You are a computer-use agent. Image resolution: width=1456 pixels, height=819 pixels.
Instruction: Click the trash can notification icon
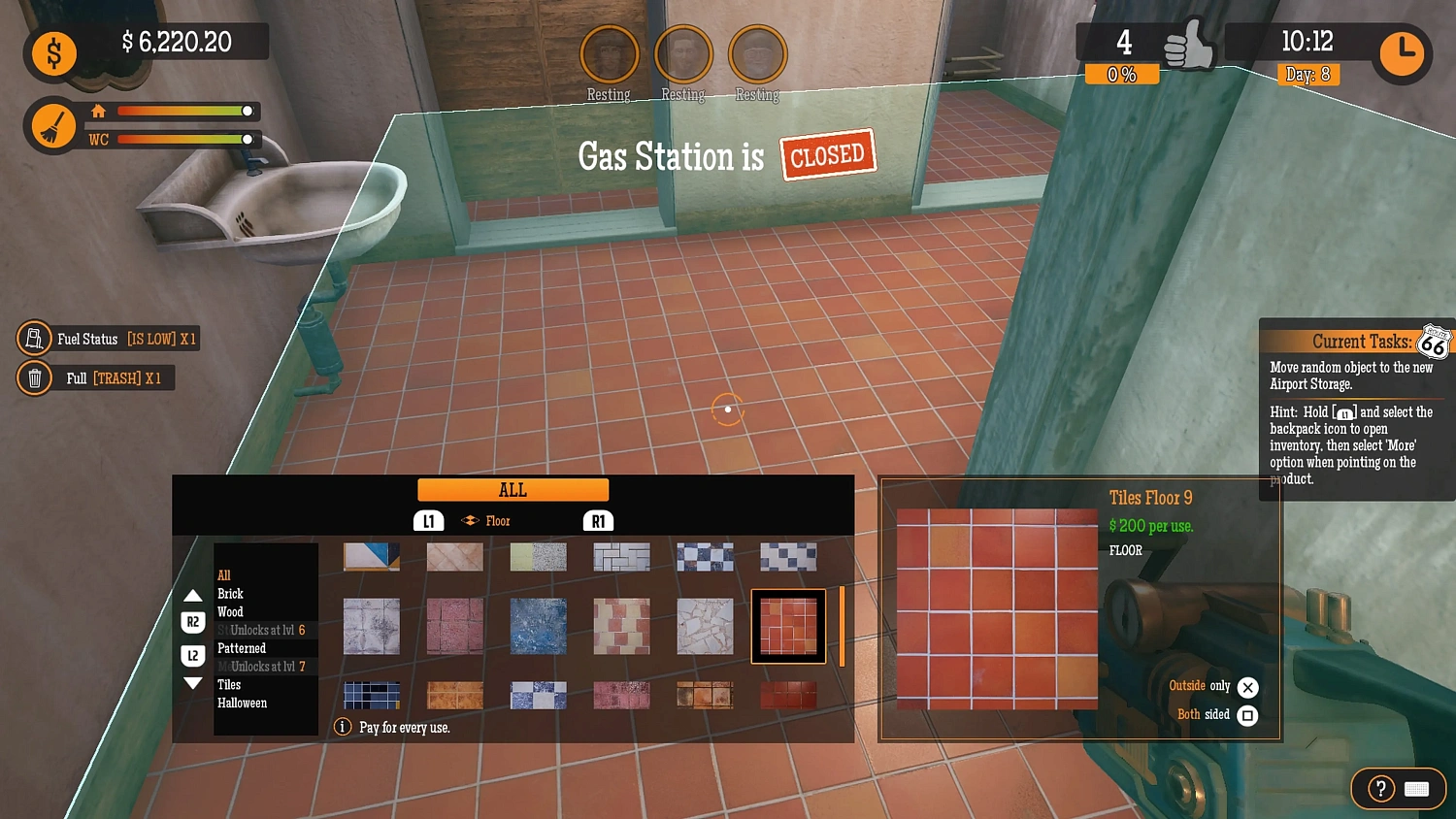click(34, 377)
